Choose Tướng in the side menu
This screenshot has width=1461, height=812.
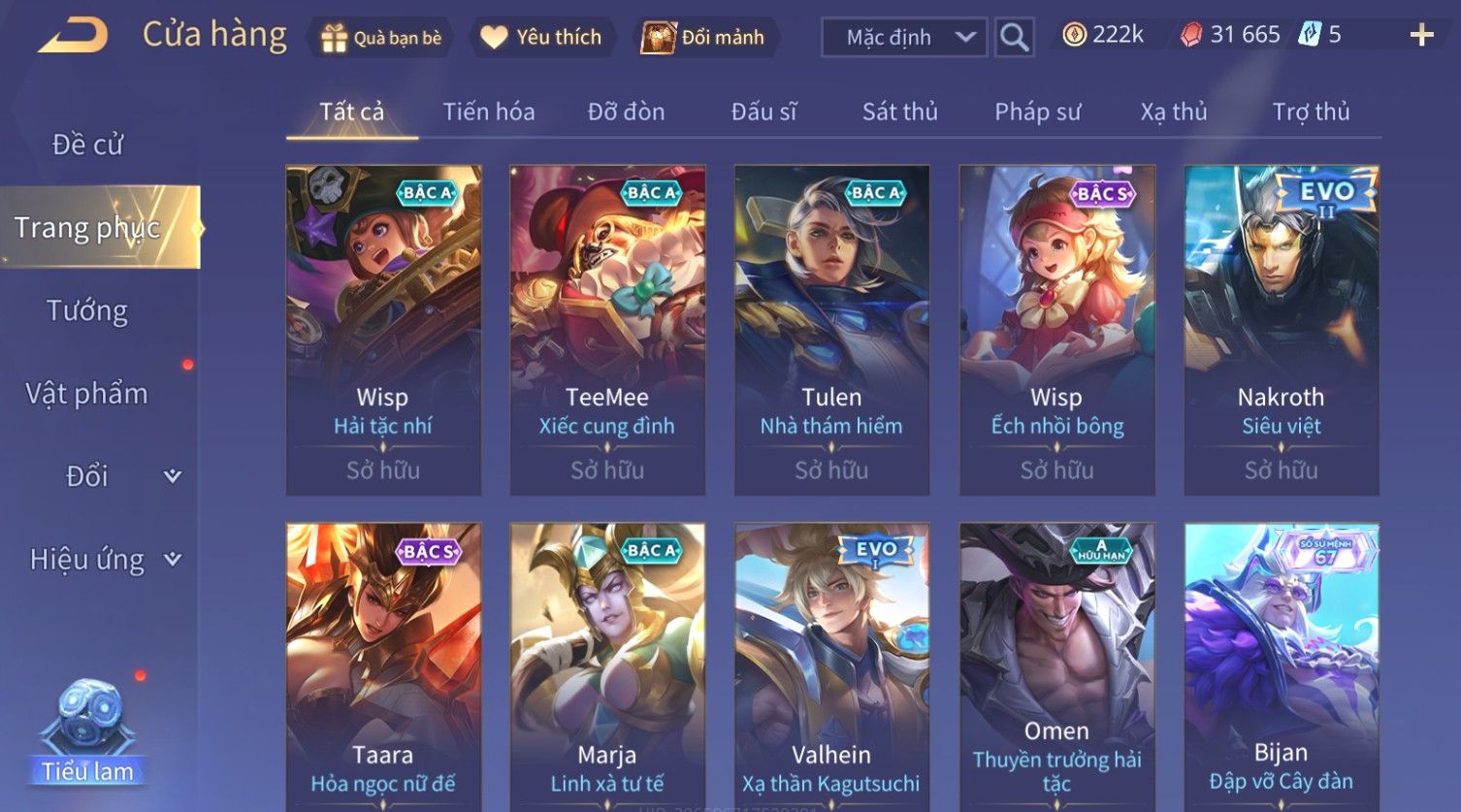[x=87, y=310]
